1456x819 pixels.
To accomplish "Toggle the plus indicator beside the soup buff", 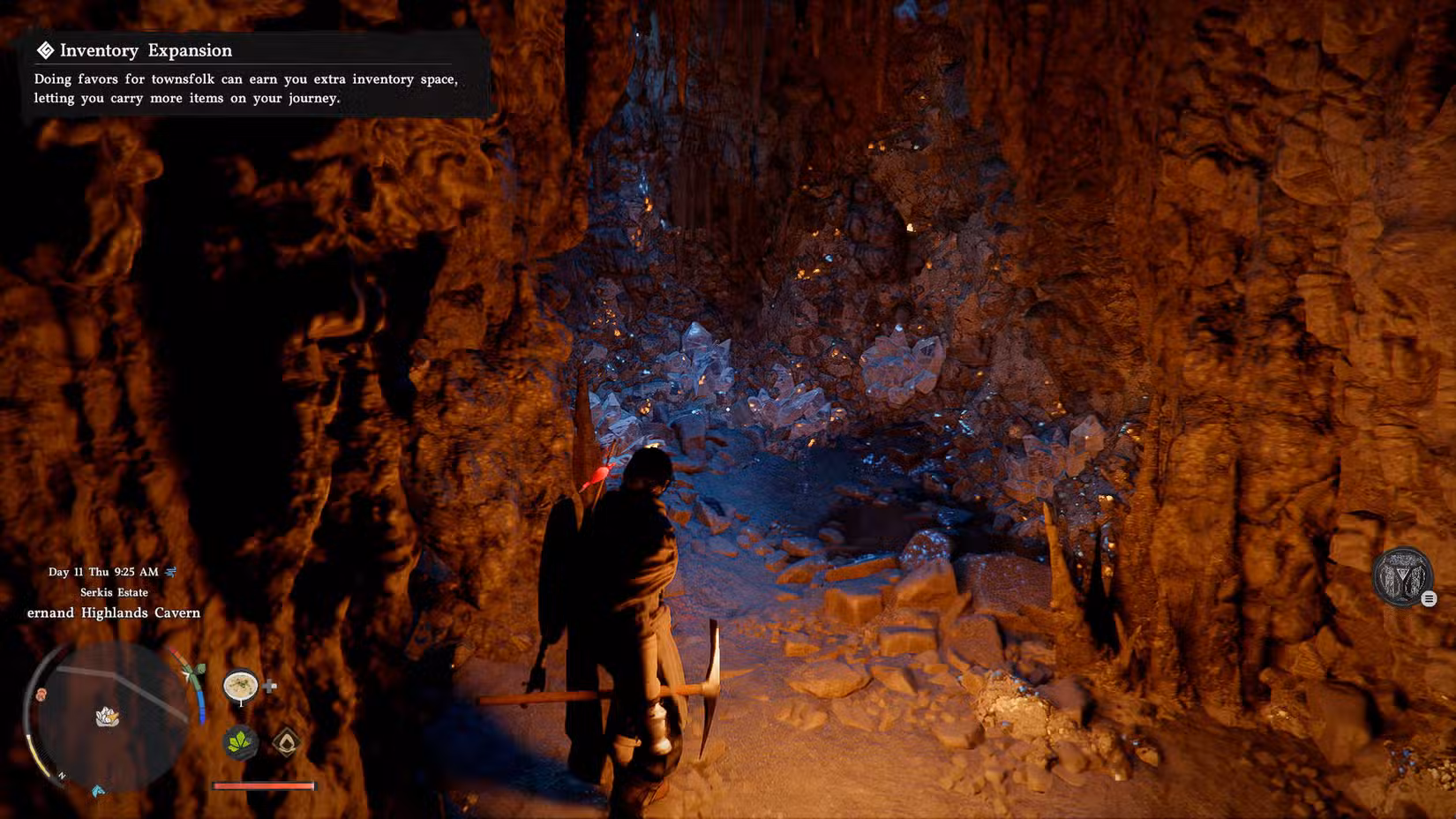I will [270, 687].
